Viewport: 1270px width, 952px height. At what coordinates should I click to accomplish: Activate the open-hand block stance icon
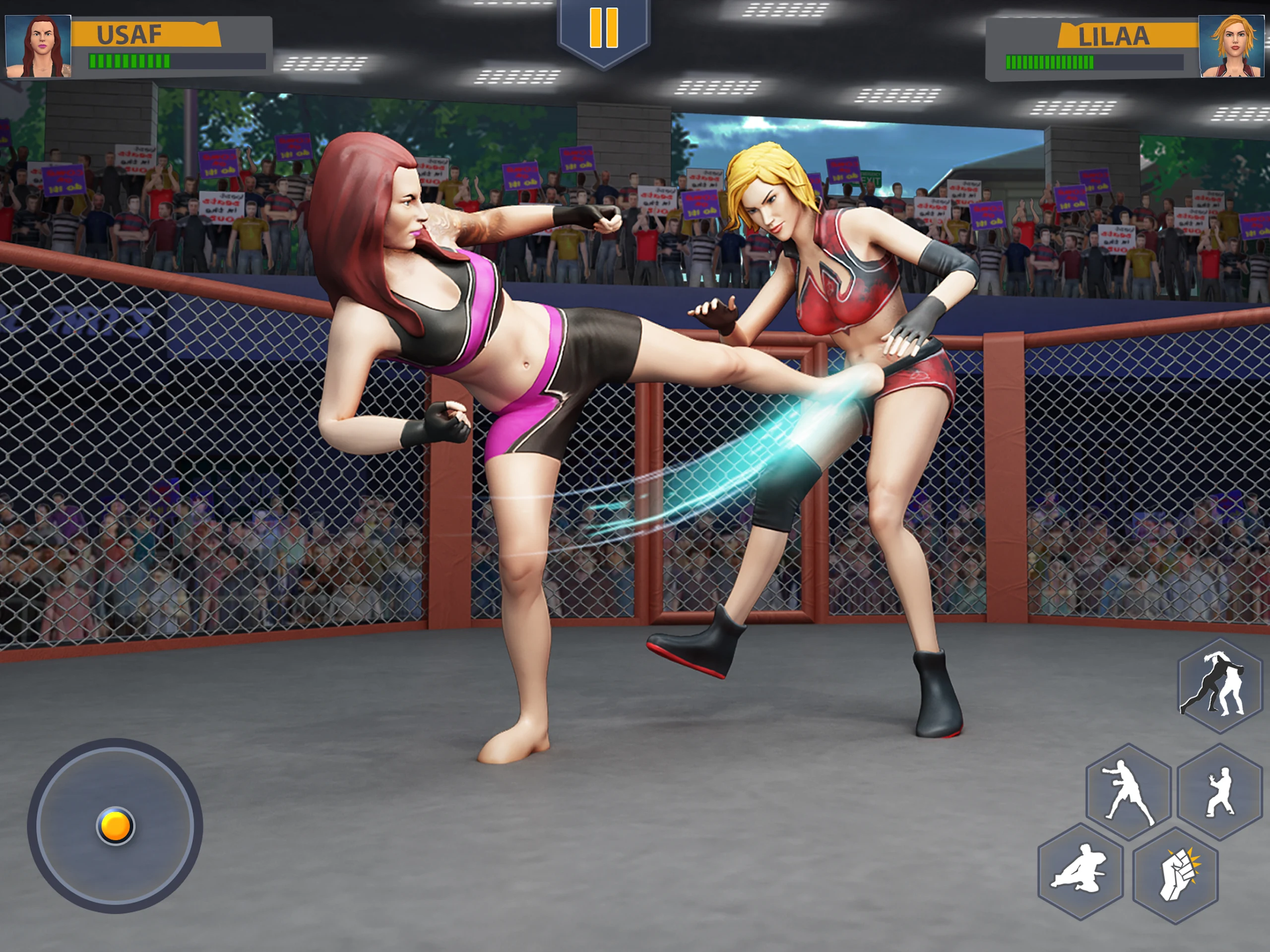coord(1220,792)
